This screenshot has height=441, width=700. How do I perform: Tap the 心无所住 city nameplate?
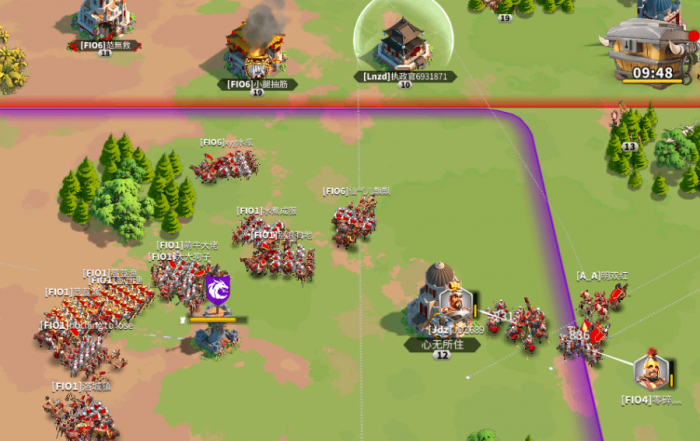pos(442,344)
